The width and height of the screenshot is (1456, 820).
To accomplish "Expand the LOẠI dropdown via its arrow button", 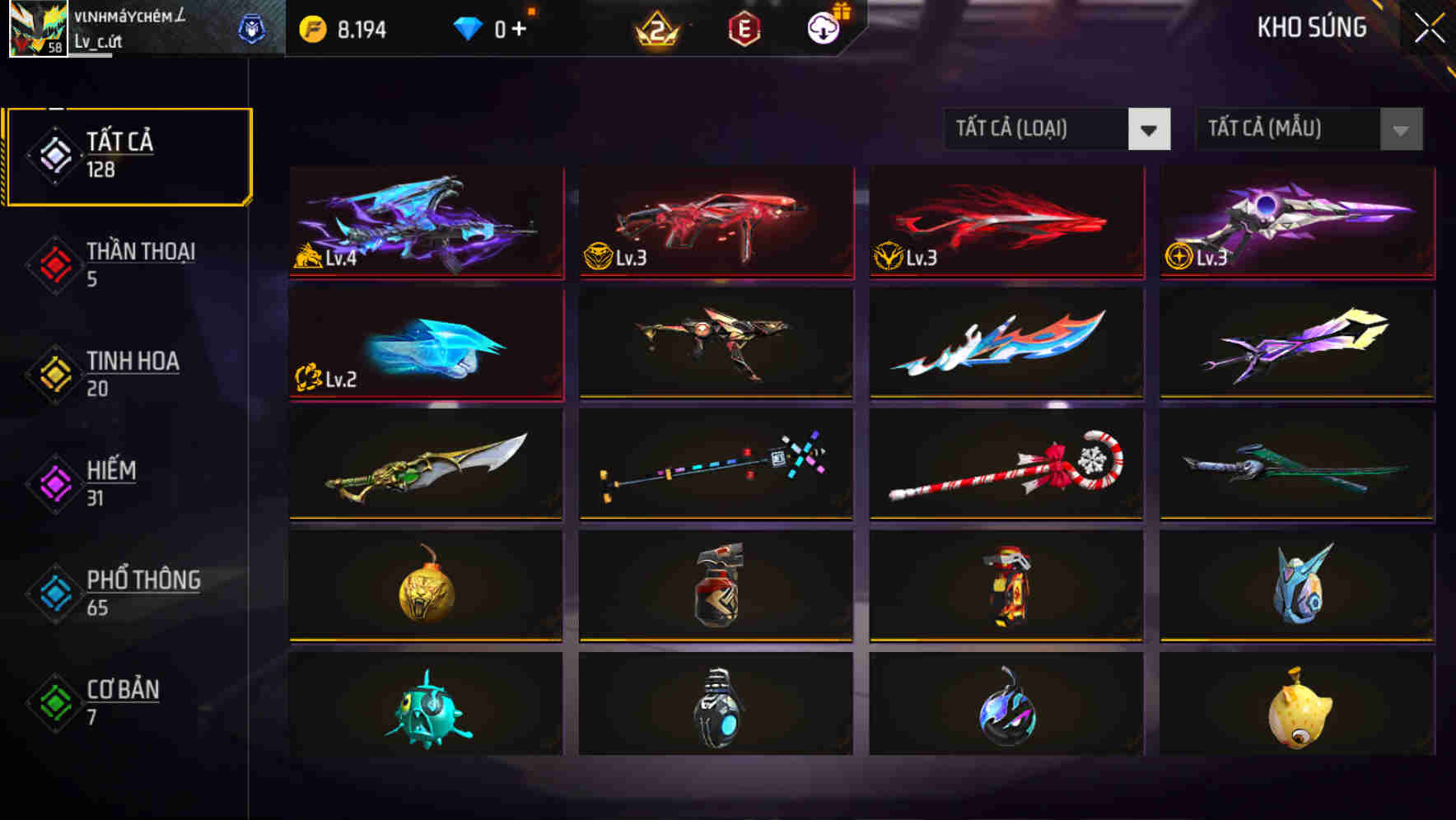I will 1150,129.
